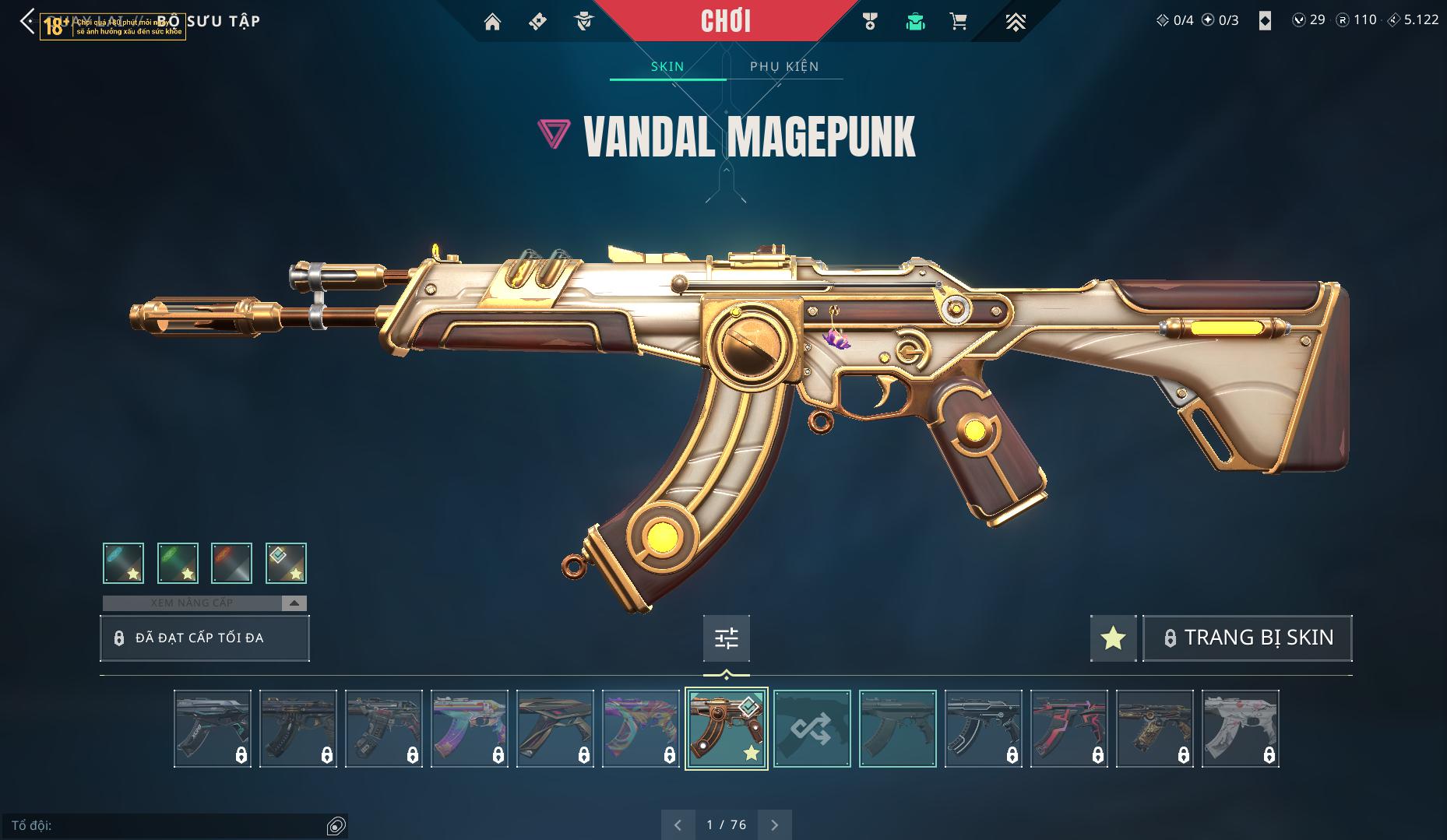Choose the blue color variant swatch
The image size is (1447, 840).
pos(123,563)
